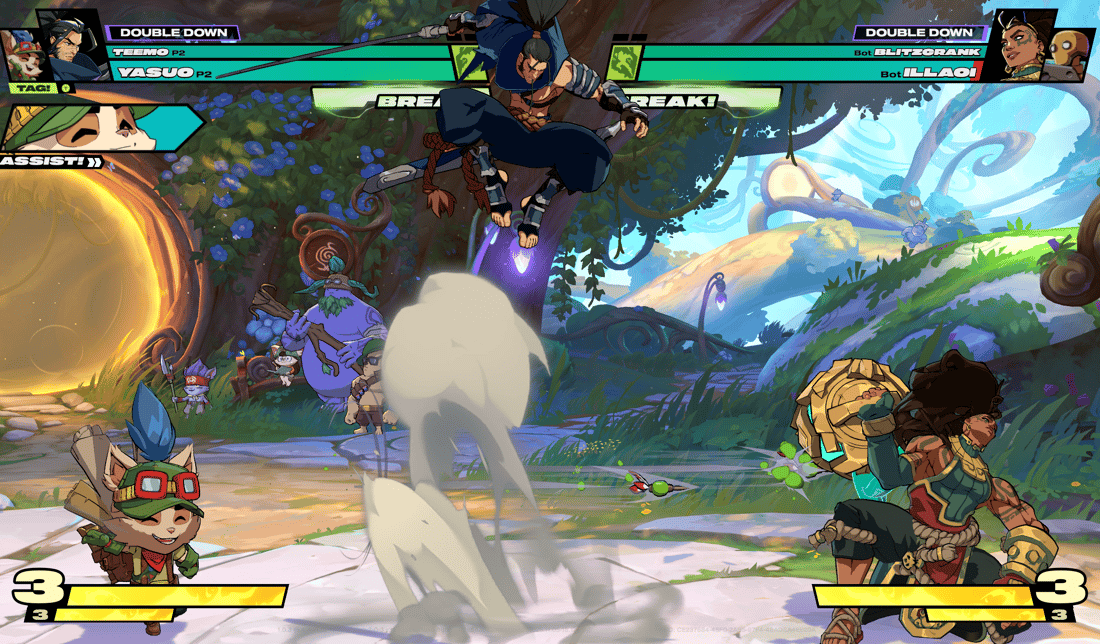This screenshot has width=1100, height=644.
Task: Click the opponent's Double Down fuse label
Action: pos(913,33)
